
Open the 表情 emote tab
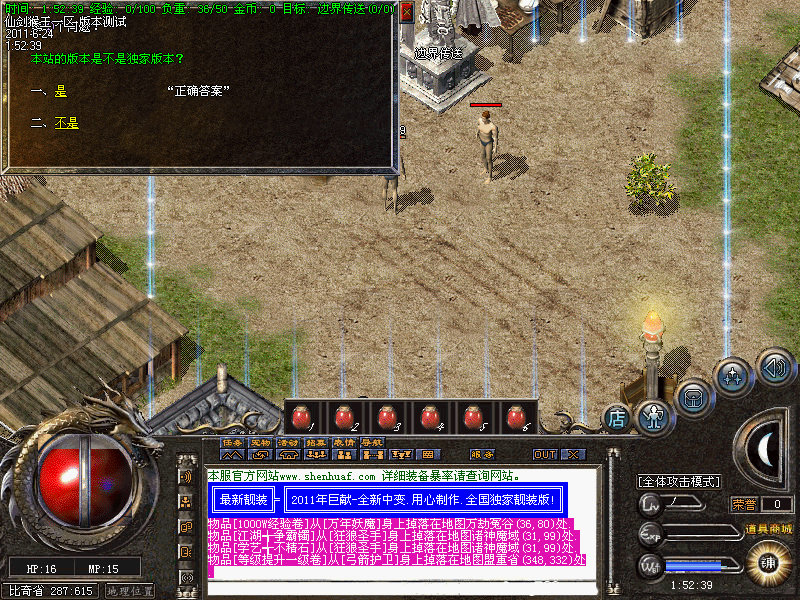click(345, 442)
